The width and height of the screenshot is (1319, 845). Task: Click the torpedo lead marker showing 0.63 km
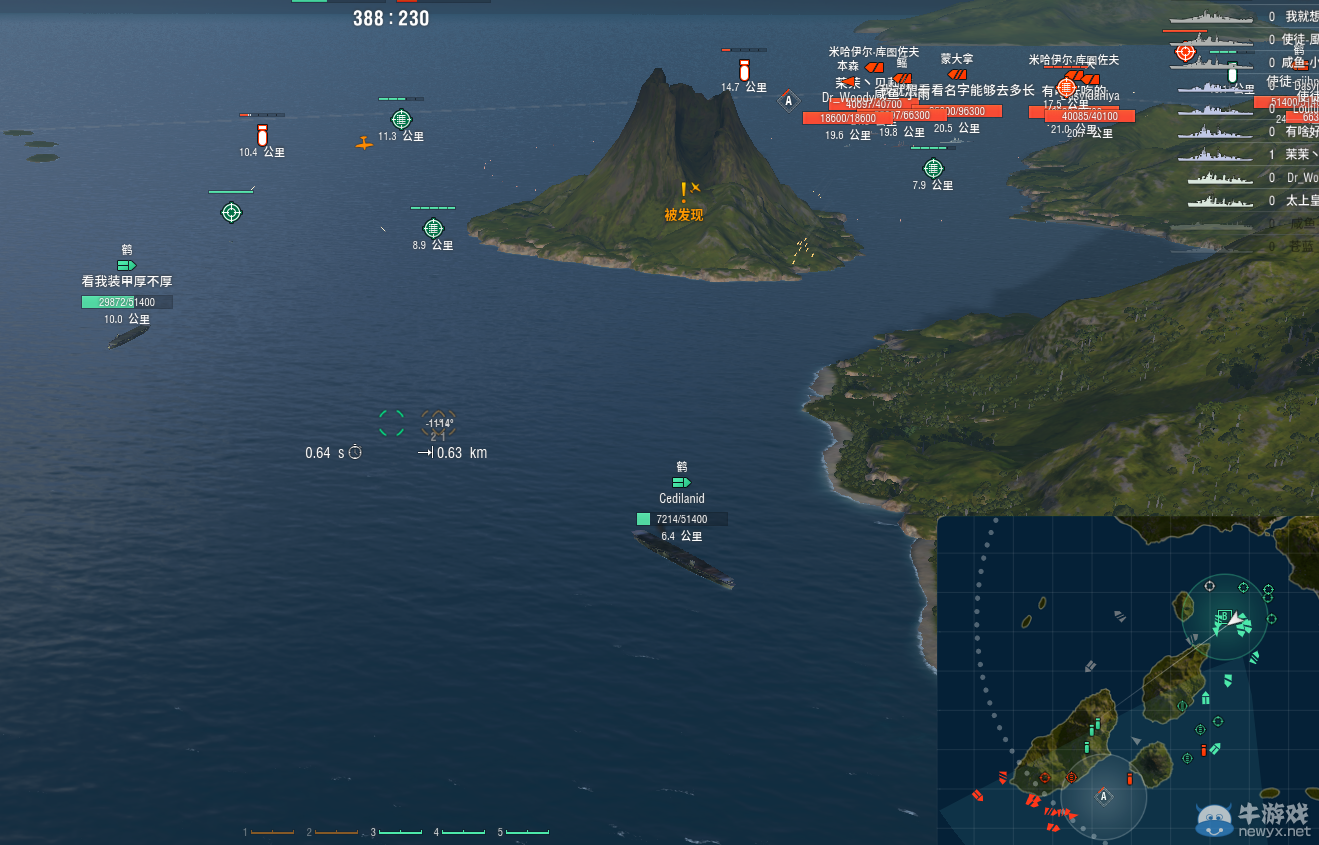[438, 424]
